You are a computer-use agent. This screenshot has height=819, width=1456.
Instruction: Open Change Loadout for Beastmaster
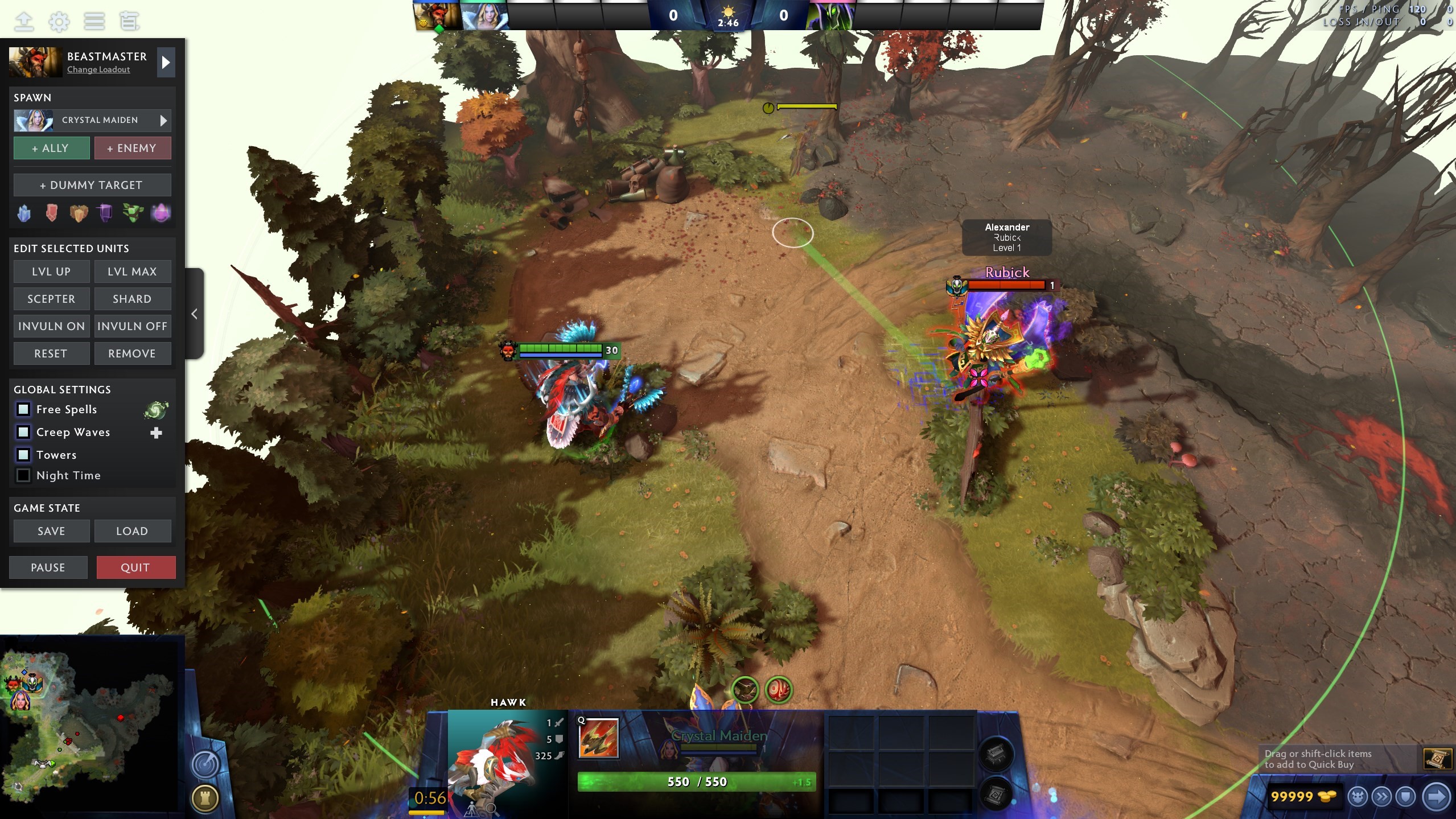tap(97, 69)
